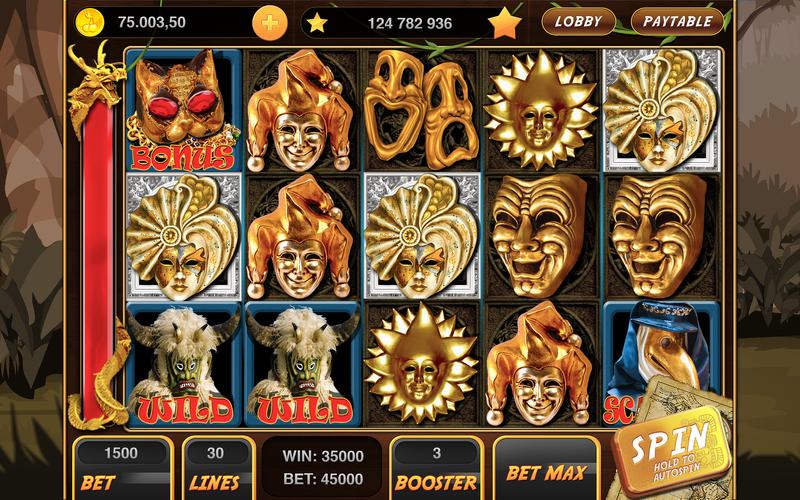This screenshot has width=800, height=500.
Task: Add more coins with the plus button
Action: coord(268,21)
